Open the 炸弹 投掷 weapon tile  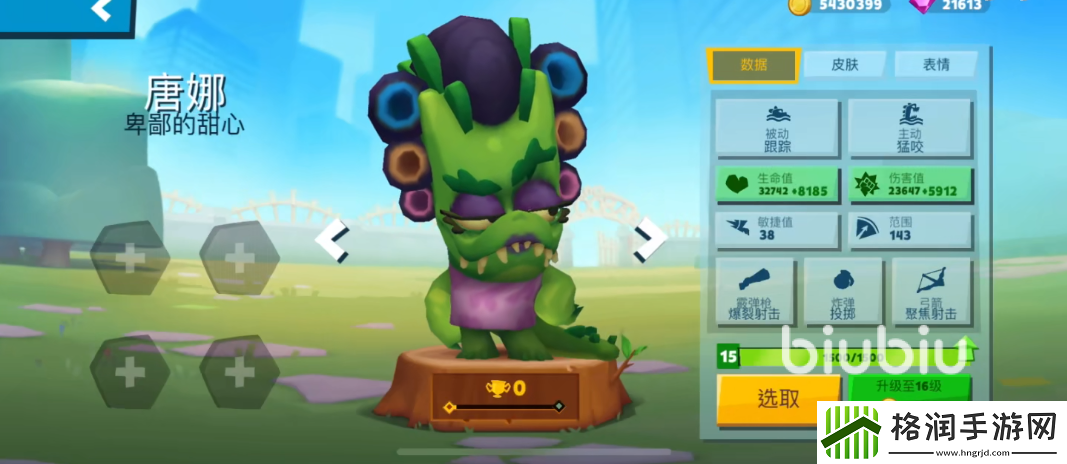click(843, 292)
